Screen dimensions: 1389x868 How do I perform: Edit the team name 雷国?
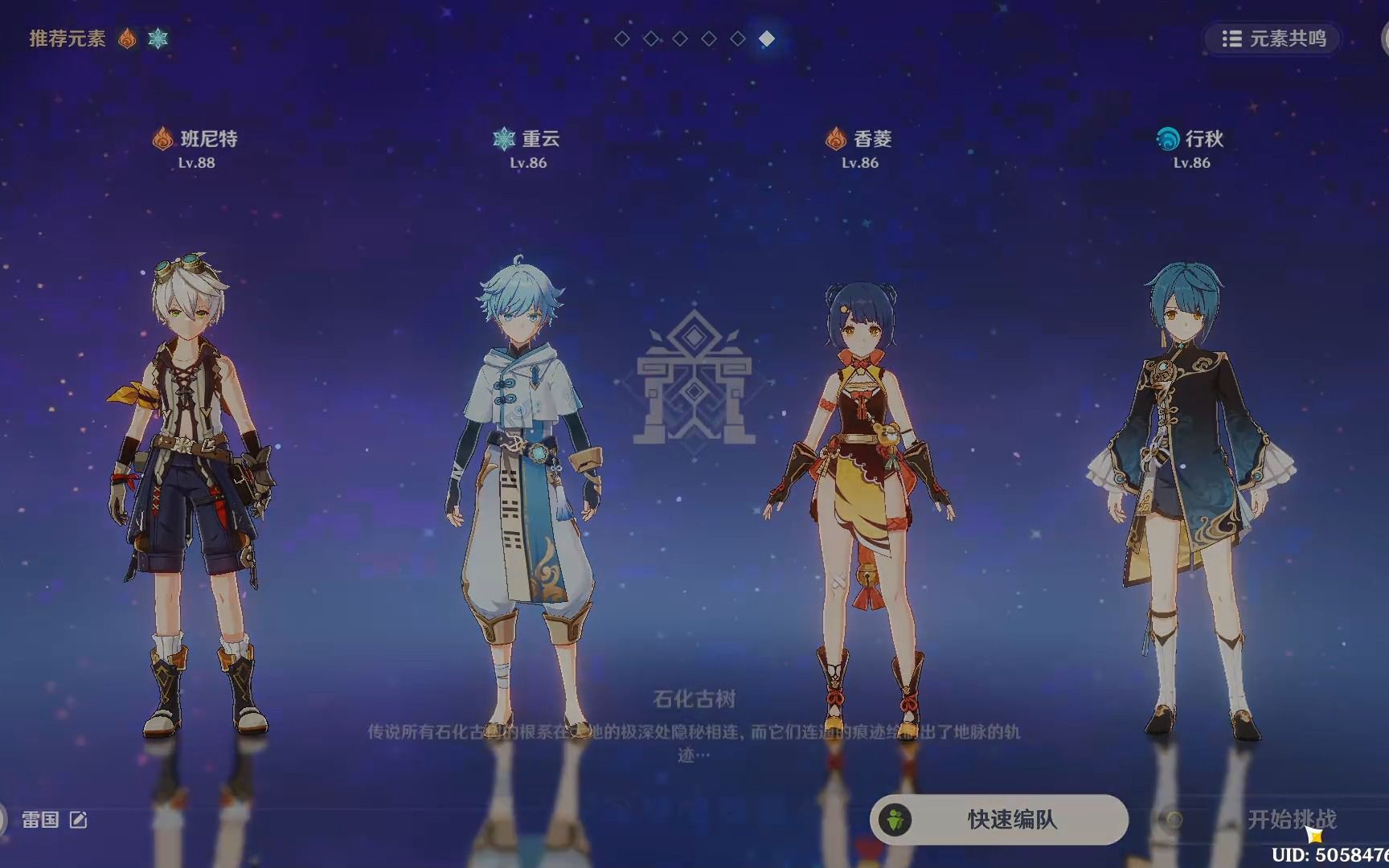coord(78,820)
